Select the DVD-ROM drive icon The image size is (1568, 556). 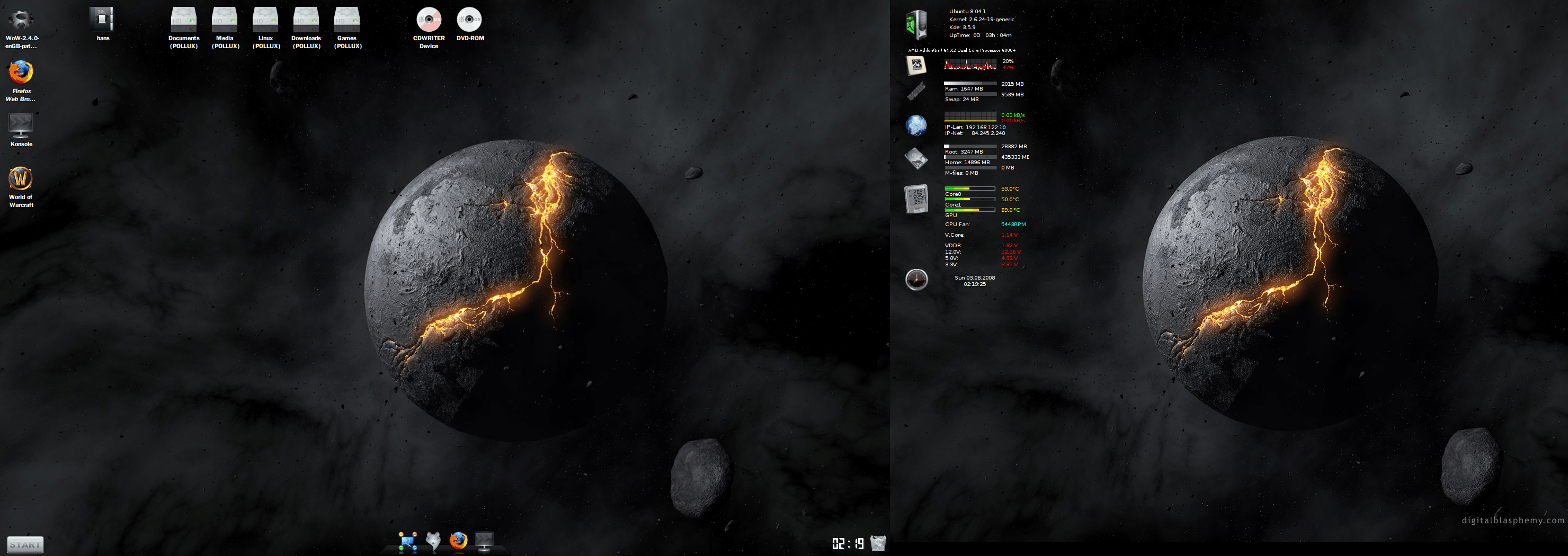pos(469,20)
